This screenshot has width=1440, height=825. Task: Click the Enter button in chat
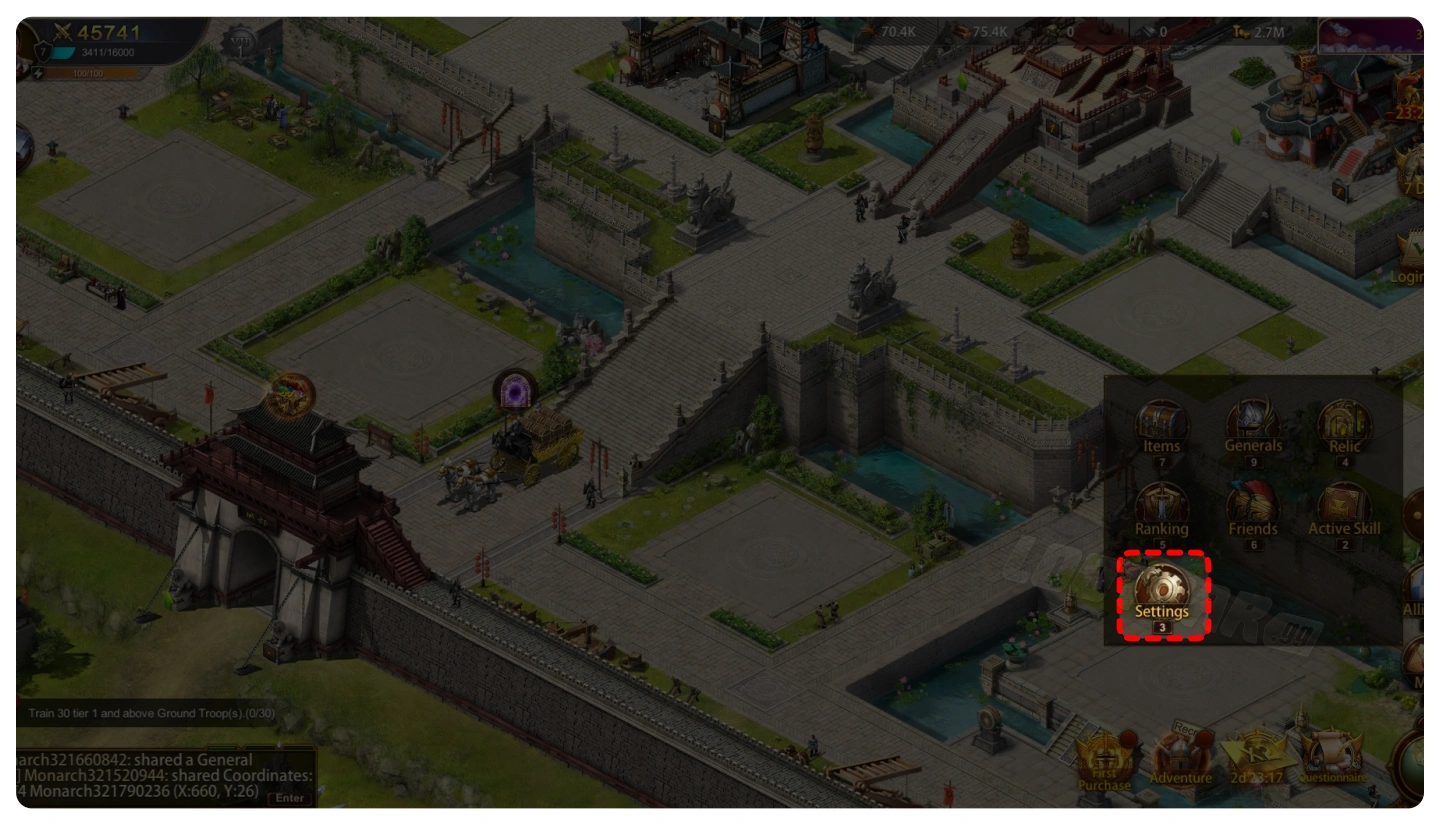pyautogui.click(x=289, y=797)
